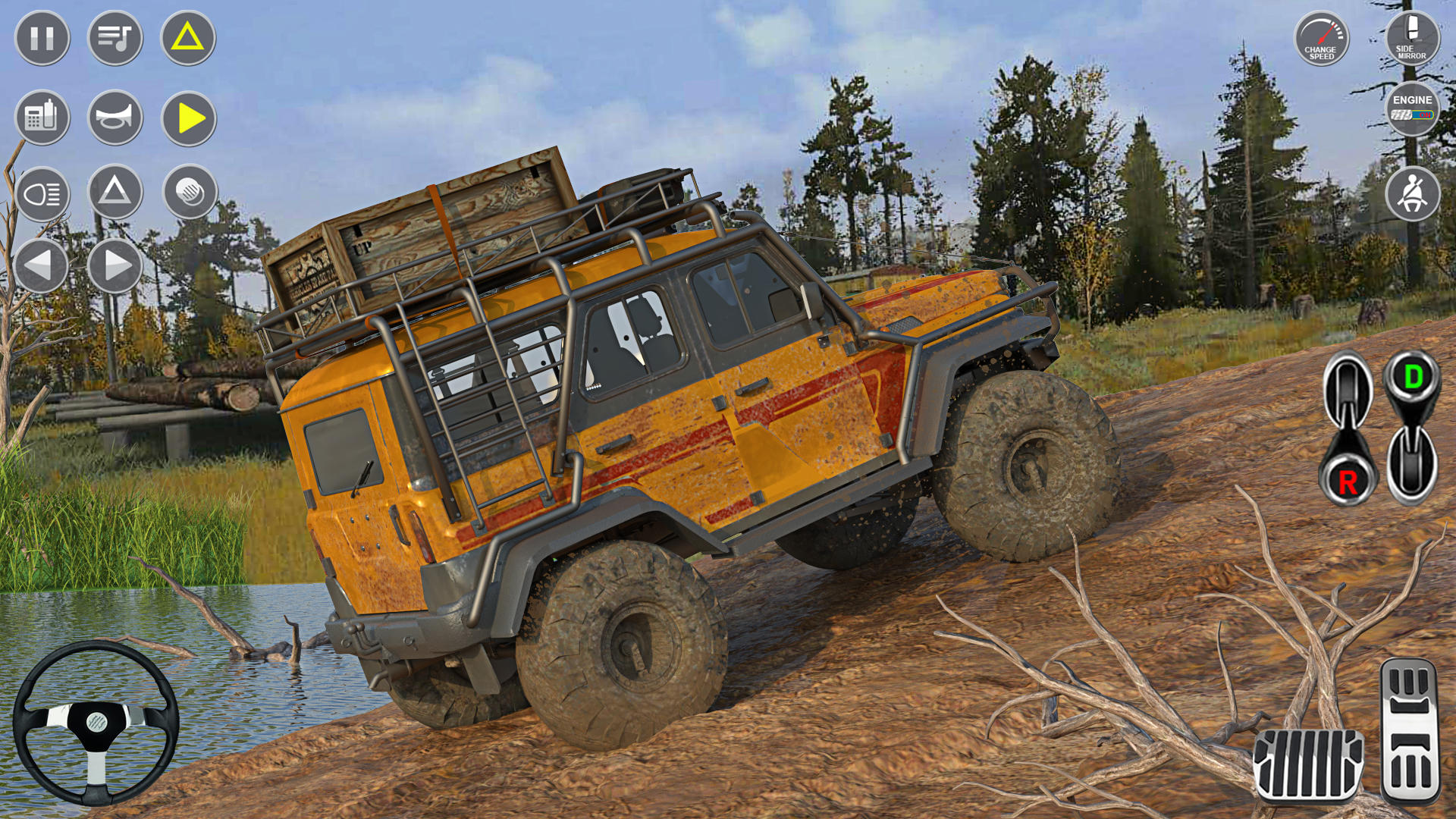The image size is (1456, 819).
Task: Pause the game
Action: click(42, 36)
